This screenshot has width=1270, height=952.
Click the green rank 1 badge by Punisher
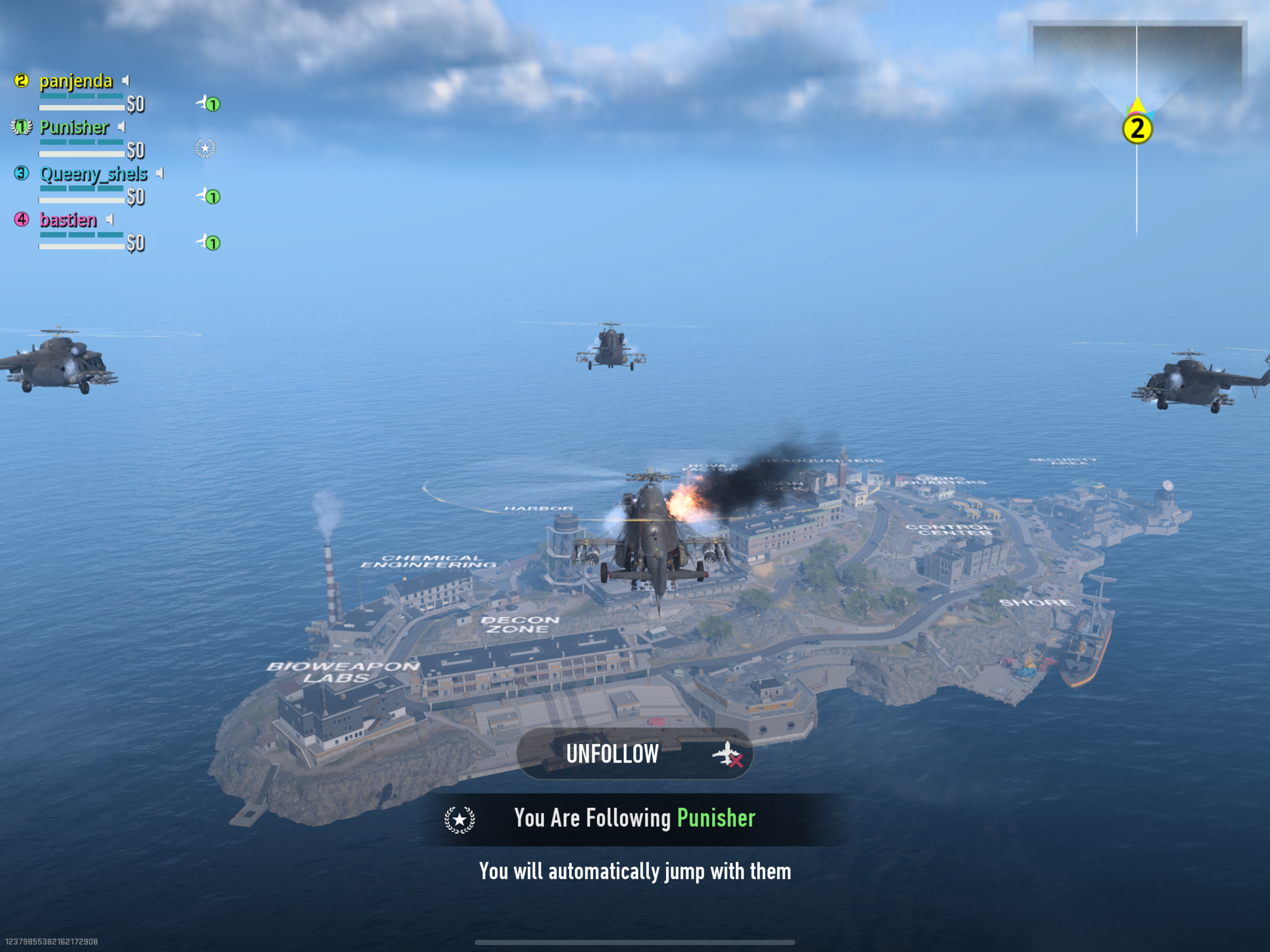(x=22, y=127)
